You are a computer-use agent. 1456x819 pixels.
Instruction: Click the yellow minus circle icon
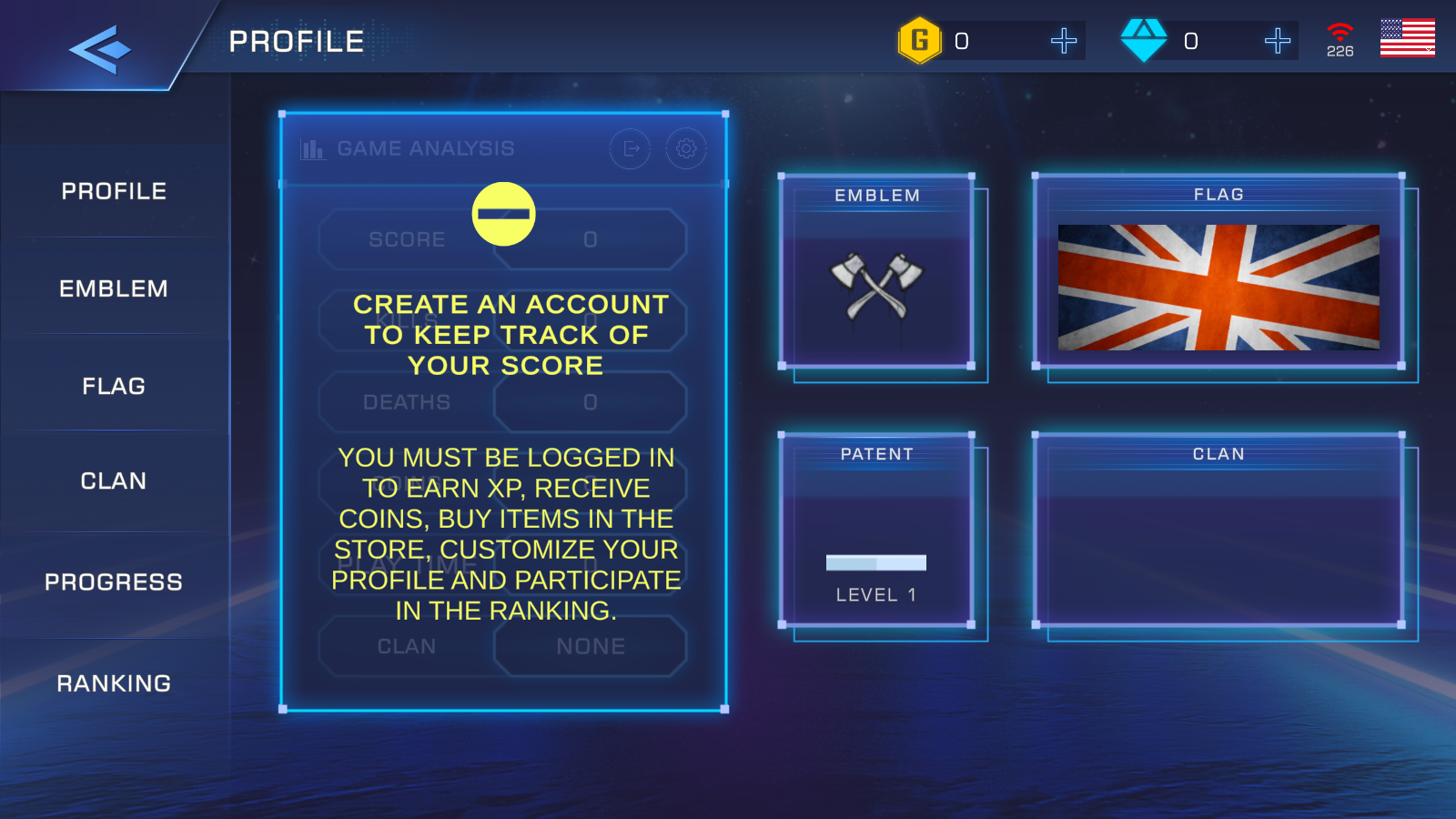(503, 214)
